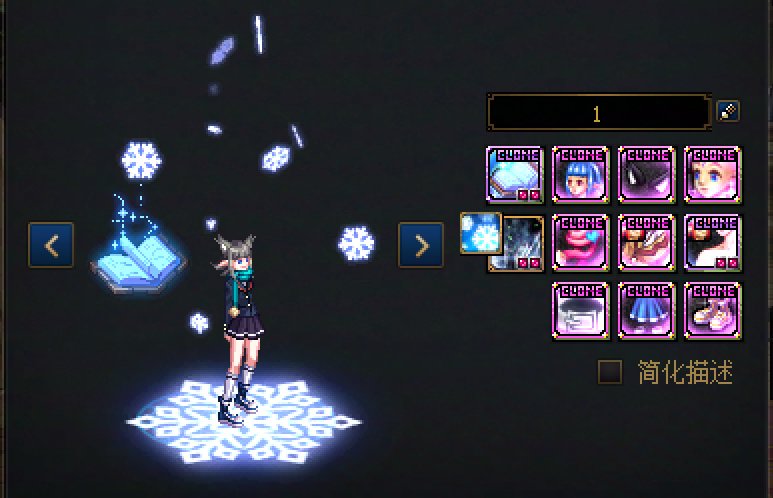Choose the black cat-ear hat clone slot
The height and width of the screenshot is (498, 773).
click(x=646, y=174)
